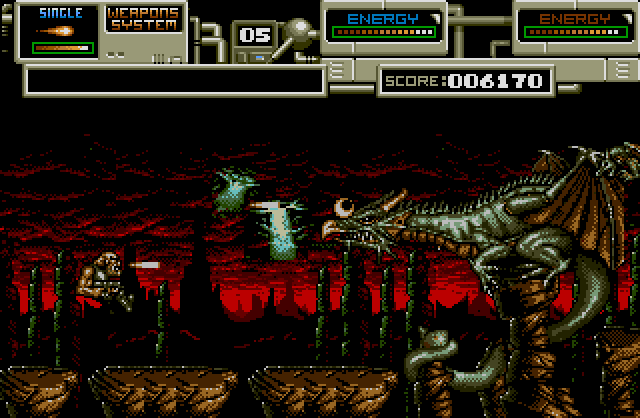Open the Weapons System panel

click(145, 21)
